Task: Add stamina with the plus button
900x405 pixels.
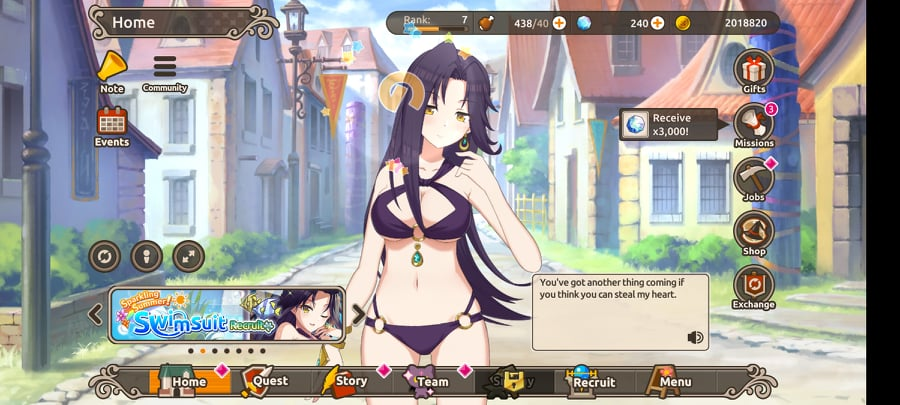Action: click(x=558, y=23)
